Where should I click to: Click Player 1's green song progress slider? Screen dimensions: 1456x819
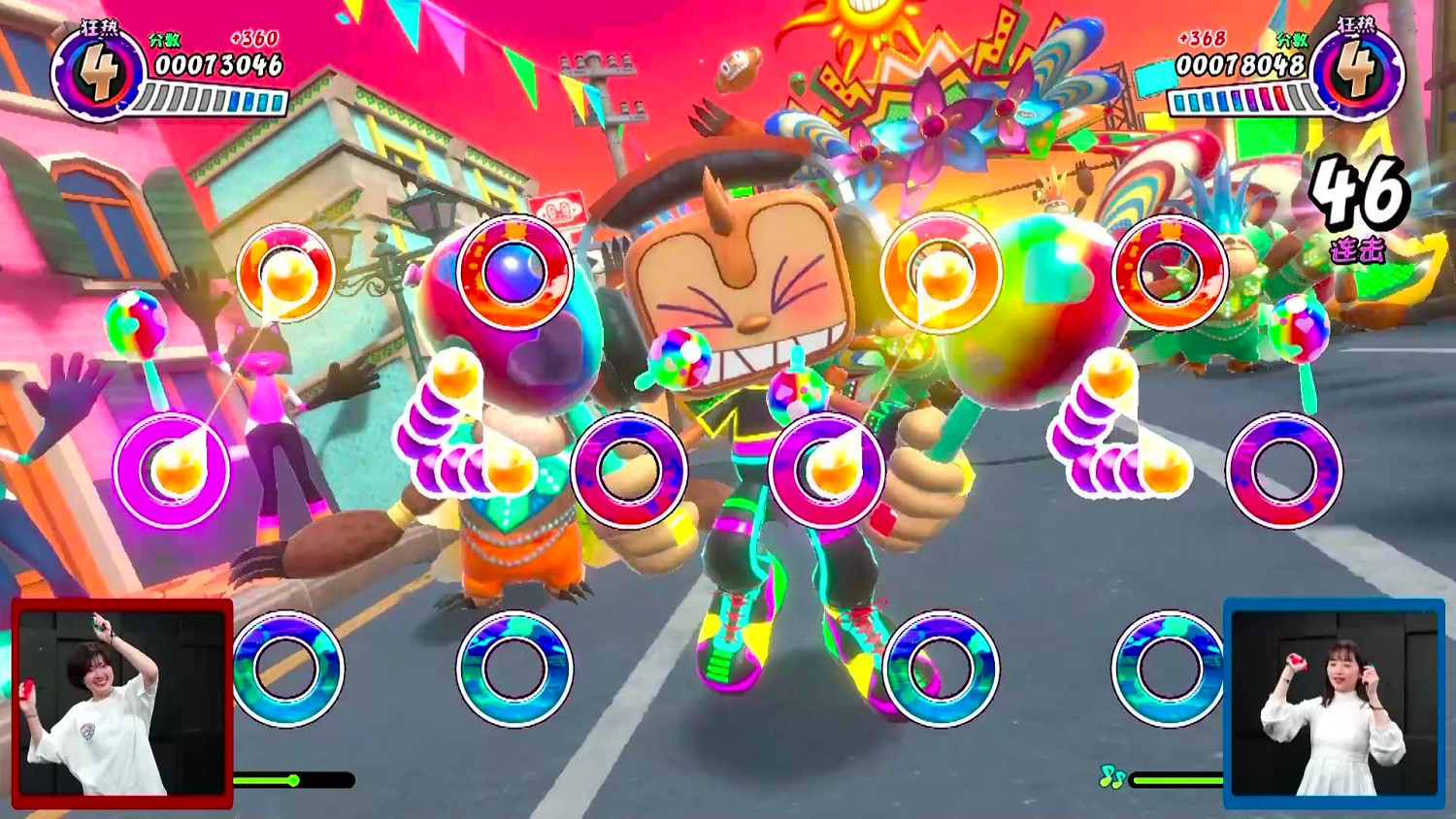pos(294,777)
